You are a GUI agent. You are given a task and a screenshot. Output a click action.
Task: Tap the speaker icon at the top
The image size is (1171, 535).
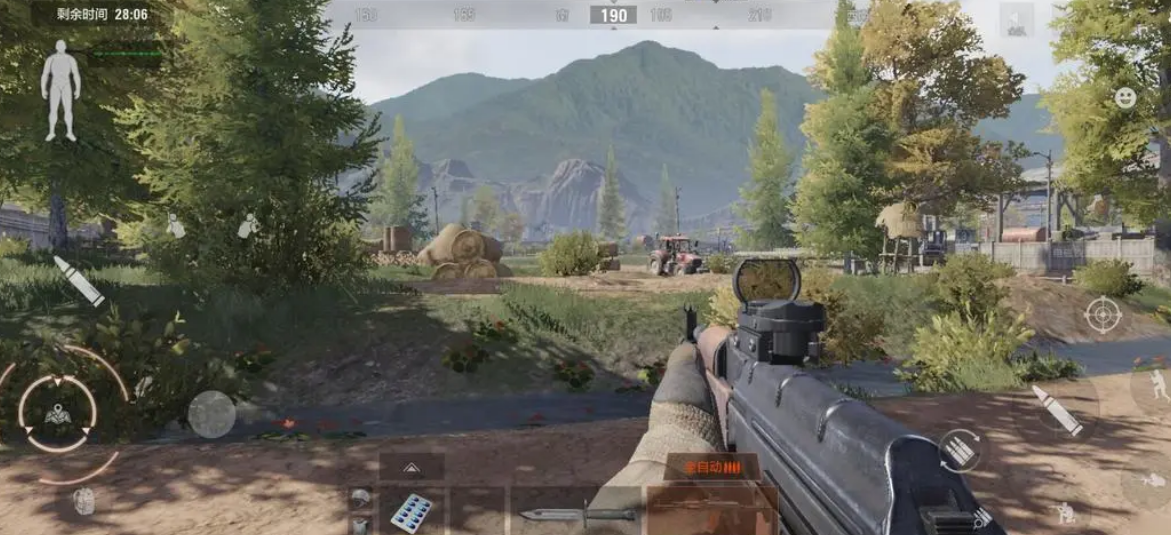[x=1016, y=18]
